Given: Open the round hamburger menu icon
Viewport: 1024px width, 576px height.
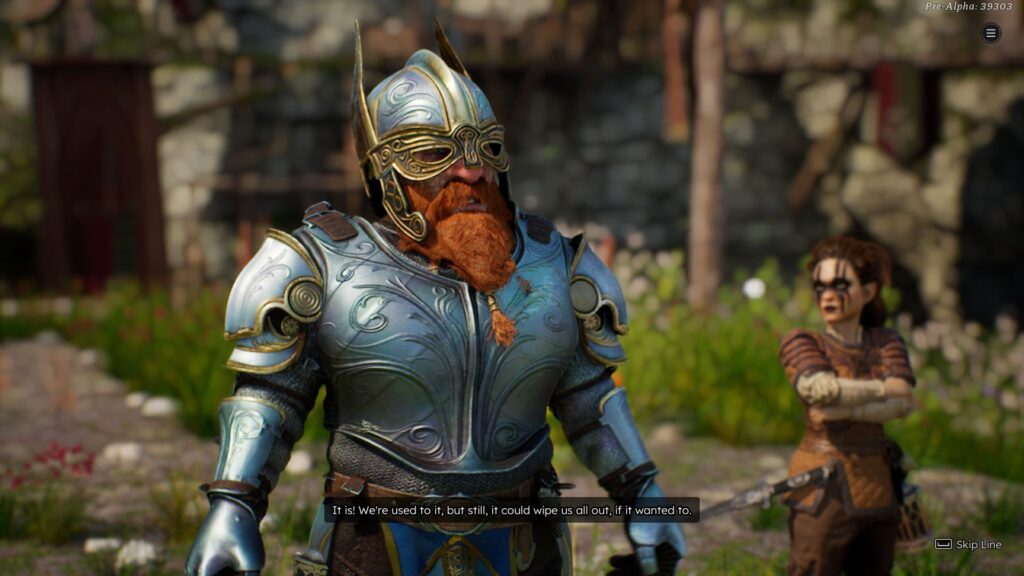Looking at the screenshot, I should coord(990,33).
